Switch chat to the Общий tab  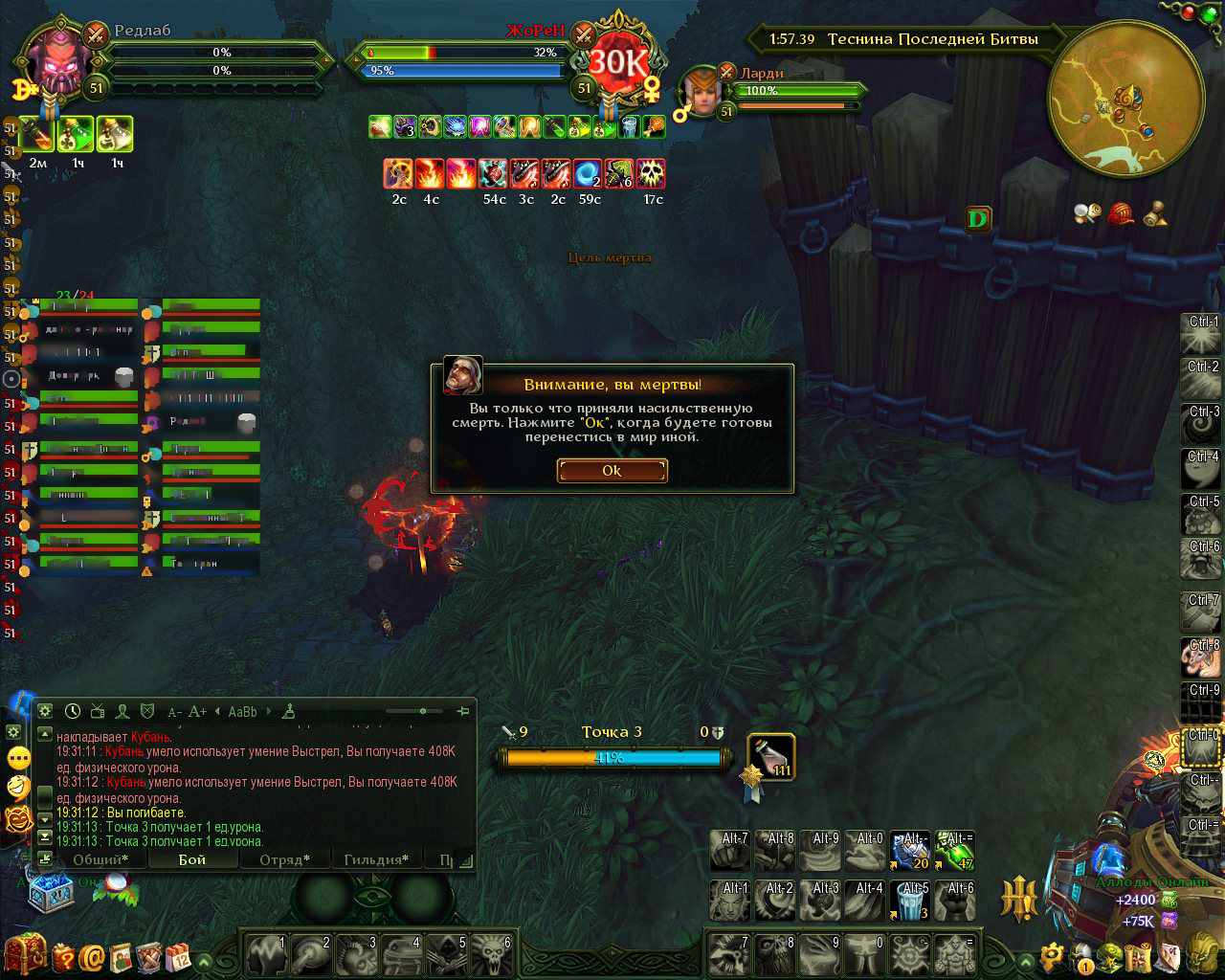click(100, 859)
